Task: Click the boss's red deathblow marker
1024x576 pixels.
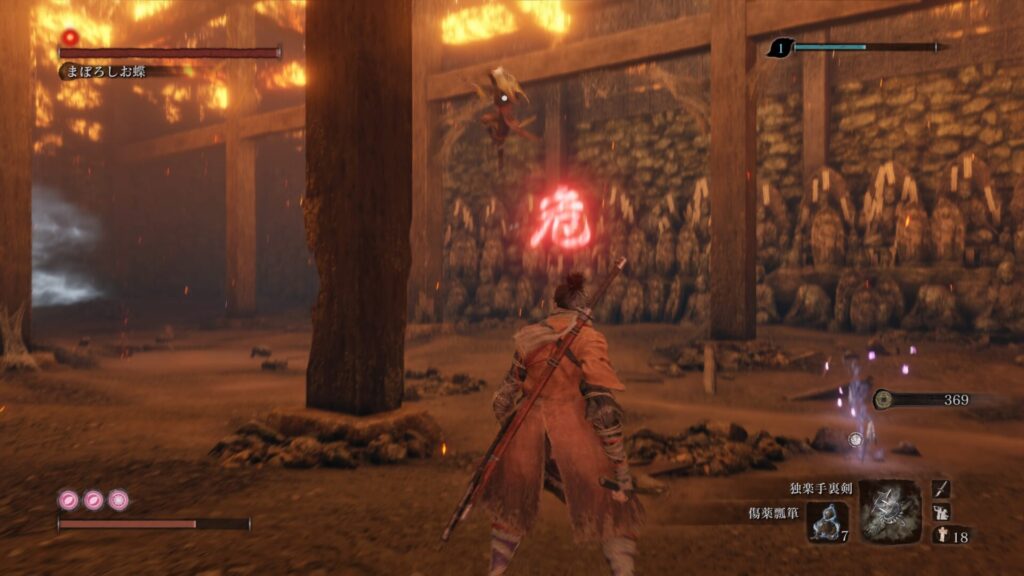Action: coord(70,38)
